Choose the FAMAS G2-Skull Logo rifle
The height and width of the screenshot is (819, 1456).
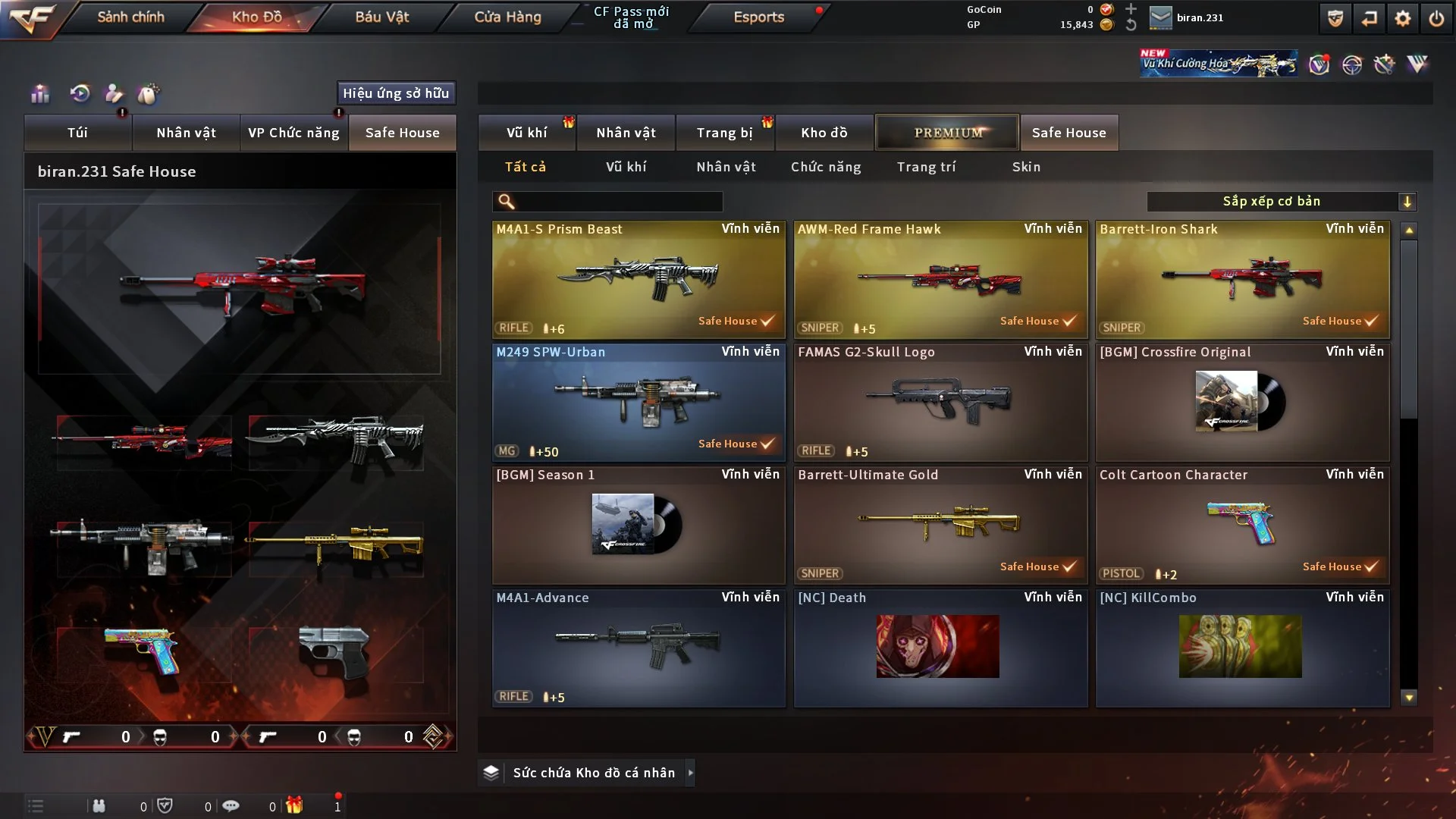pos(940,402)
